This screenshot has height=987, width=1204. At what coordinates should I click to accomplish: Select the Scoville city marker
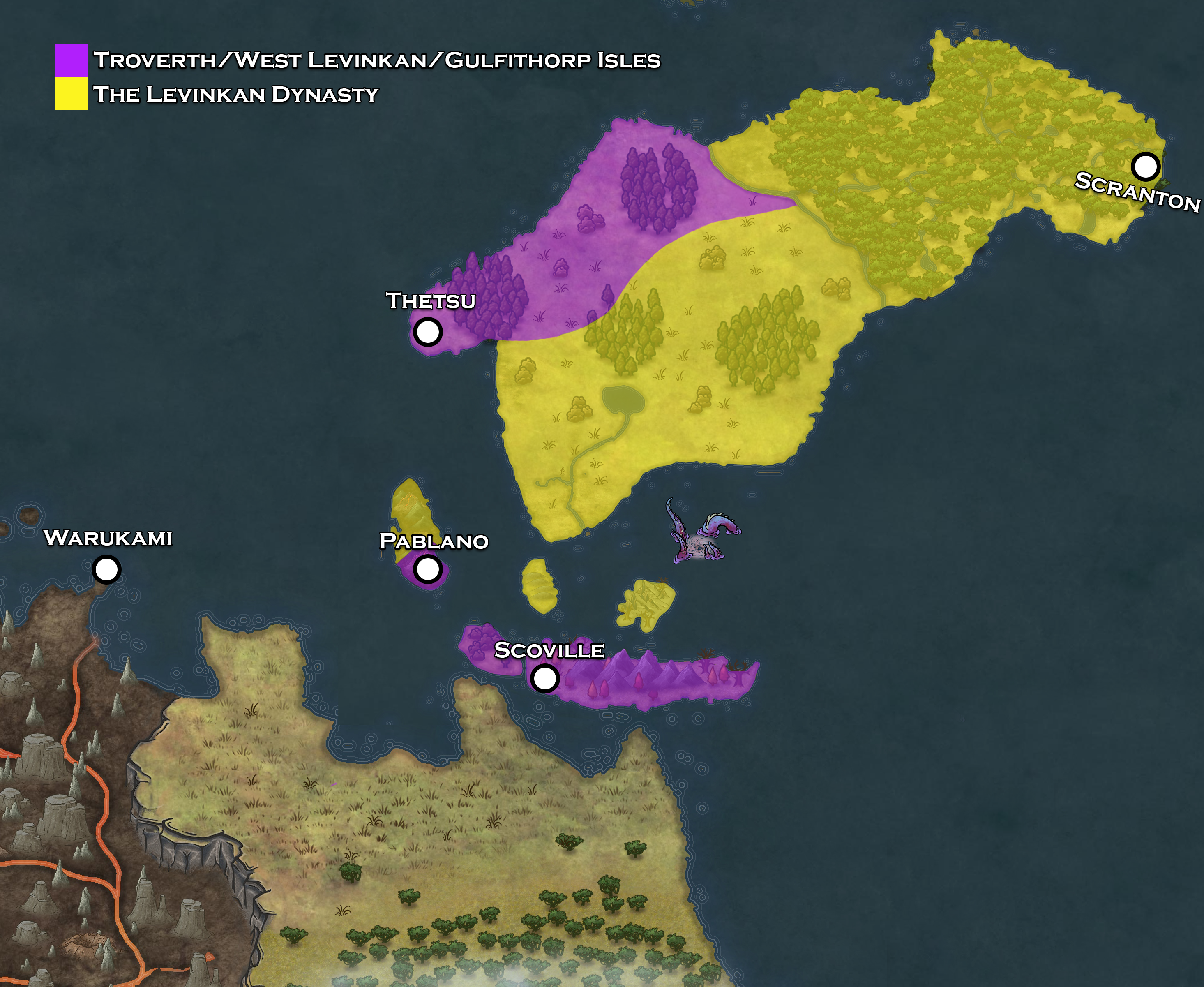click(x=544, y=678)
